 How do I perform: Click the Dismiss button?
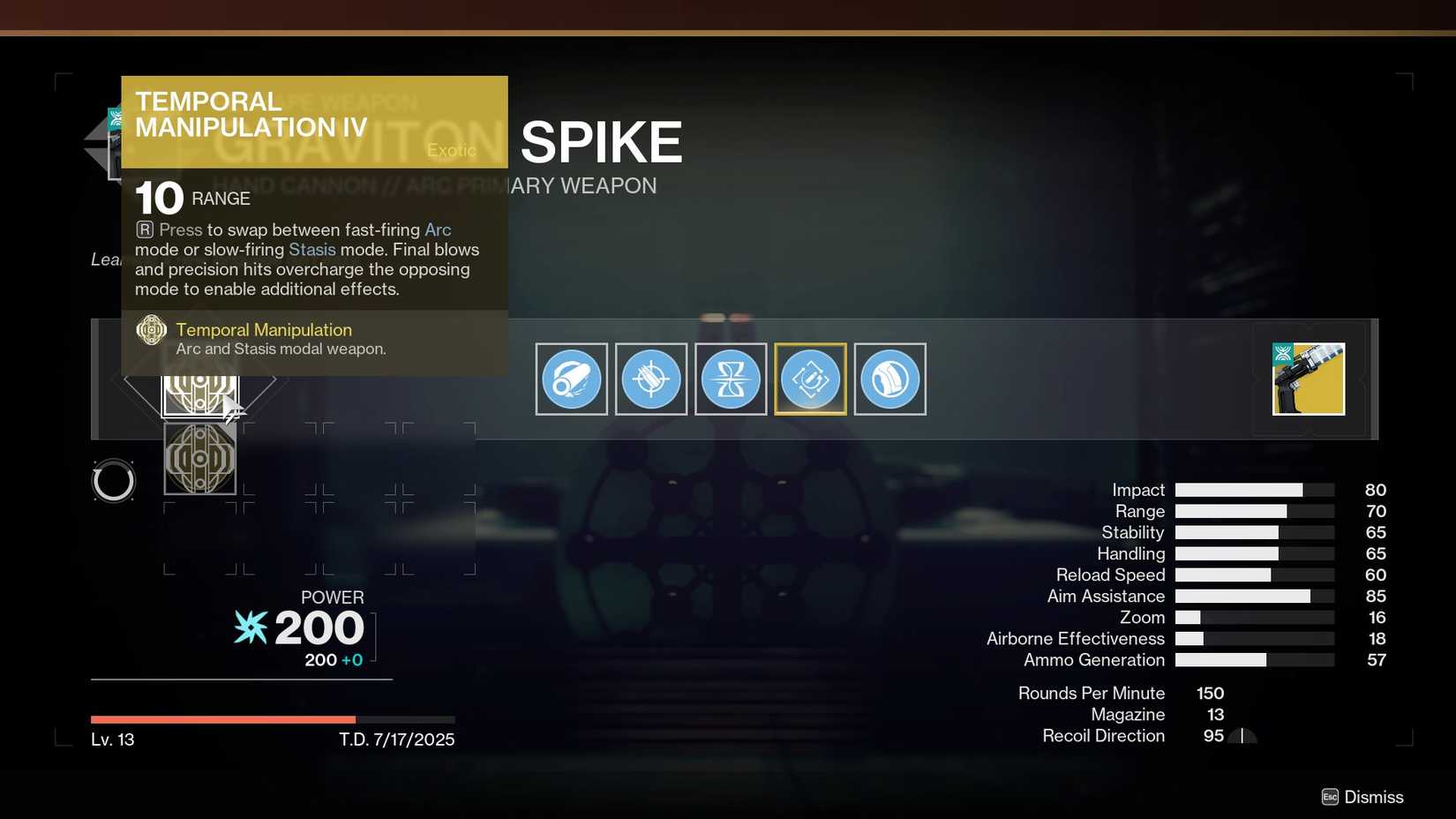click(x=1375, y=796)
